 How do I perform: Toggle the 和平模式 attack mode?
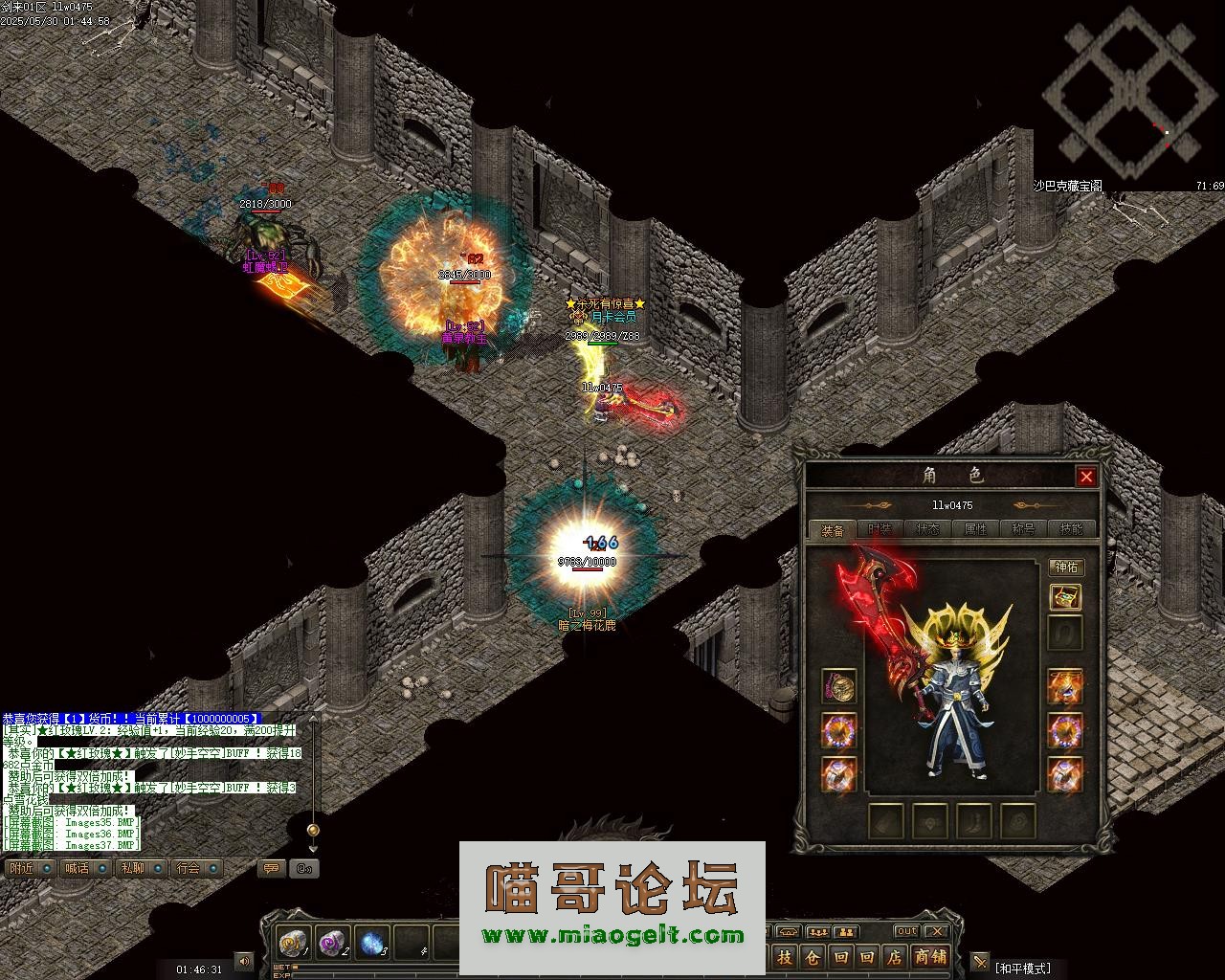(x=1021, y=969)
